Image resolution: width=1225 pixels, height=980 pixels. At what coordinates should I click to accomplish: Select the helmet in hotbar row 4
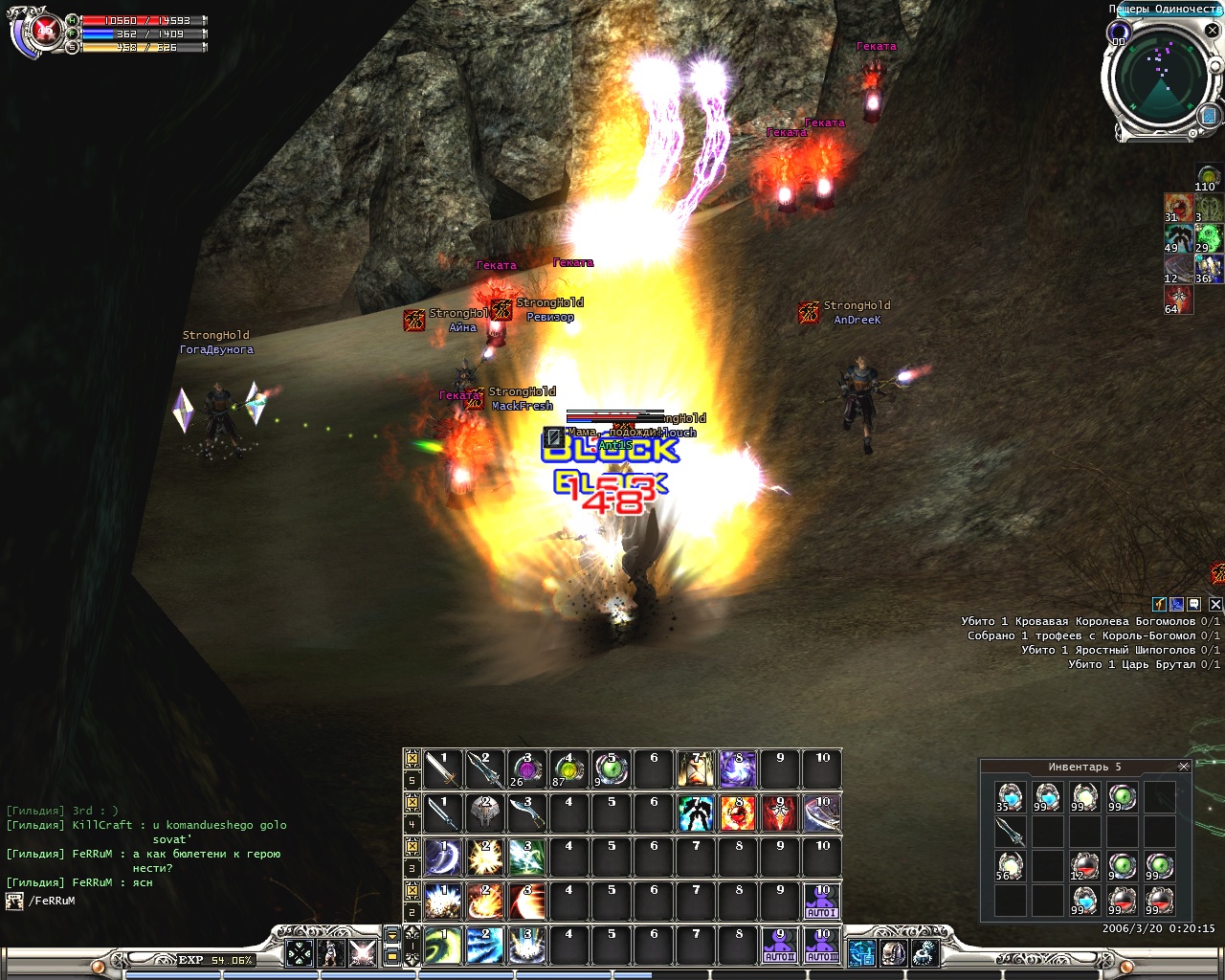(485, 813)
